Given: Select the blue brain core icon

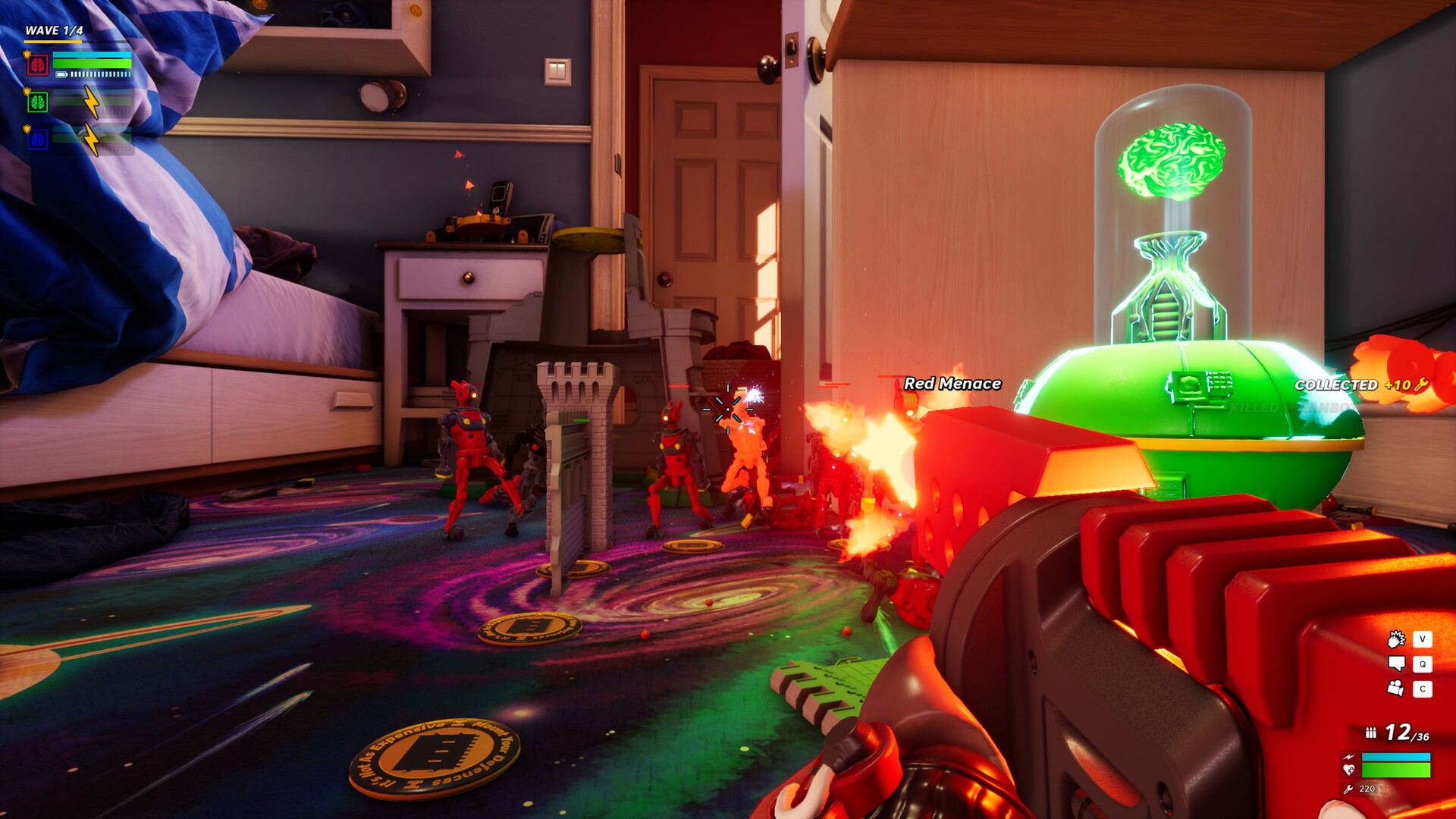Looking at the screenshot, I should (38, 139).
